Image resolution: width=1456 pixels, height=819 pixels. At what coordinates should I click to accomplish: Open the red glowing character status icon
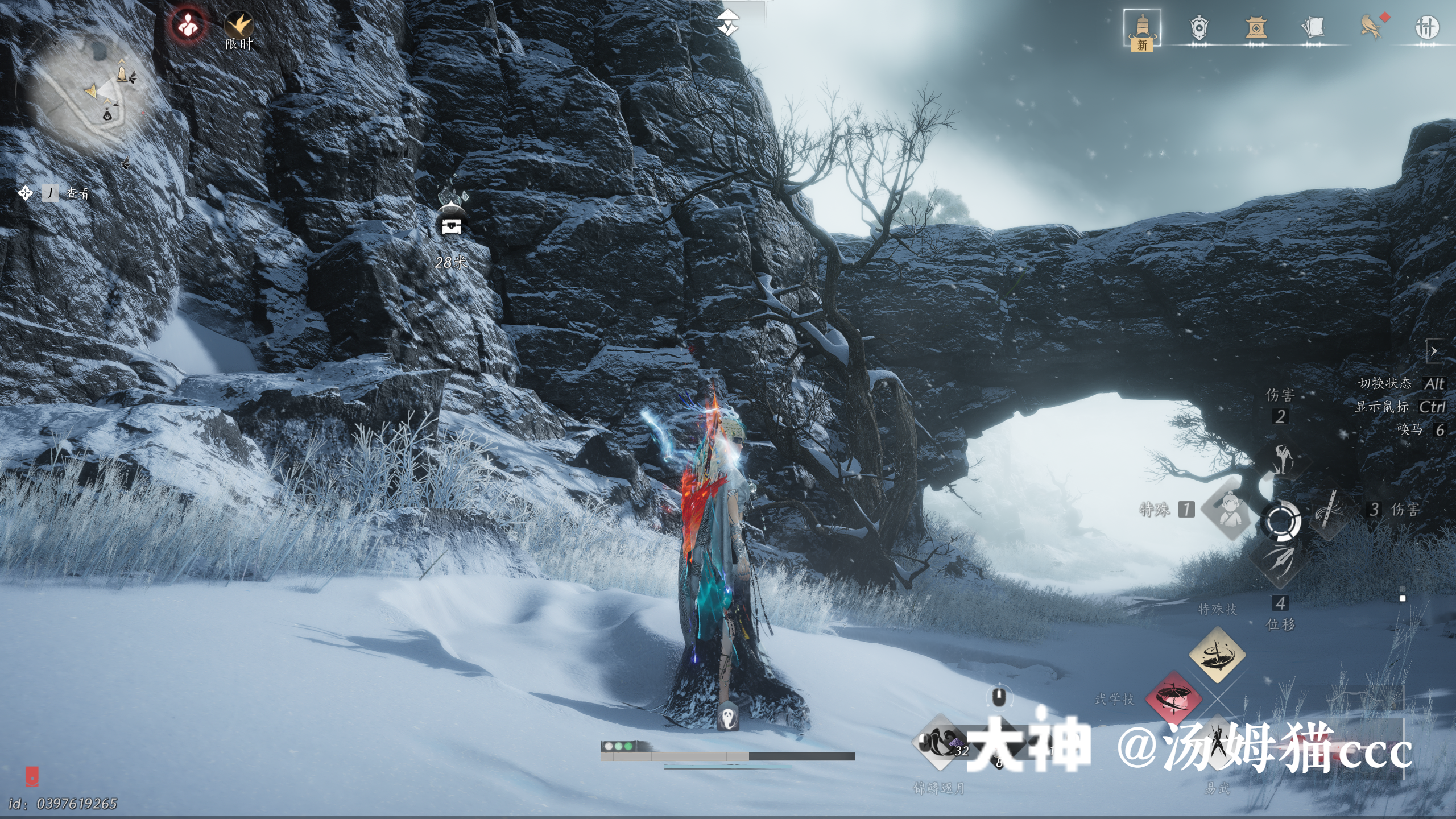(188, 25)
